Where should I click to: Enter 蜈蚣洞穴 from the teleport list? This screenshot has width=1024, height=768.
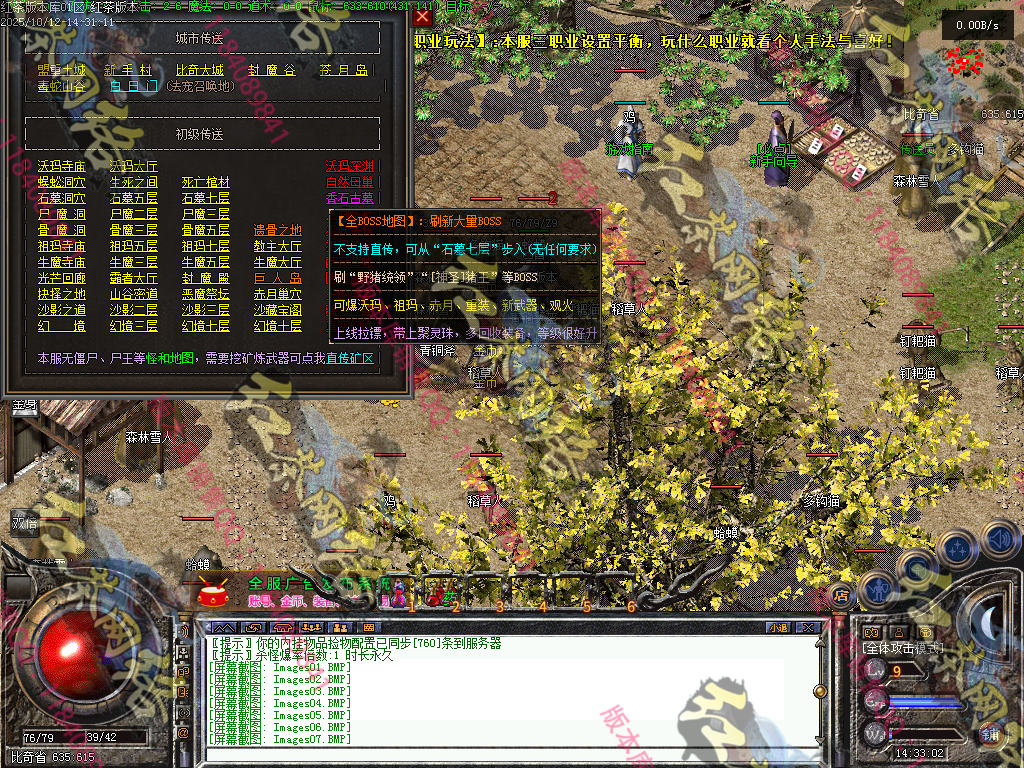click(62, 182)
